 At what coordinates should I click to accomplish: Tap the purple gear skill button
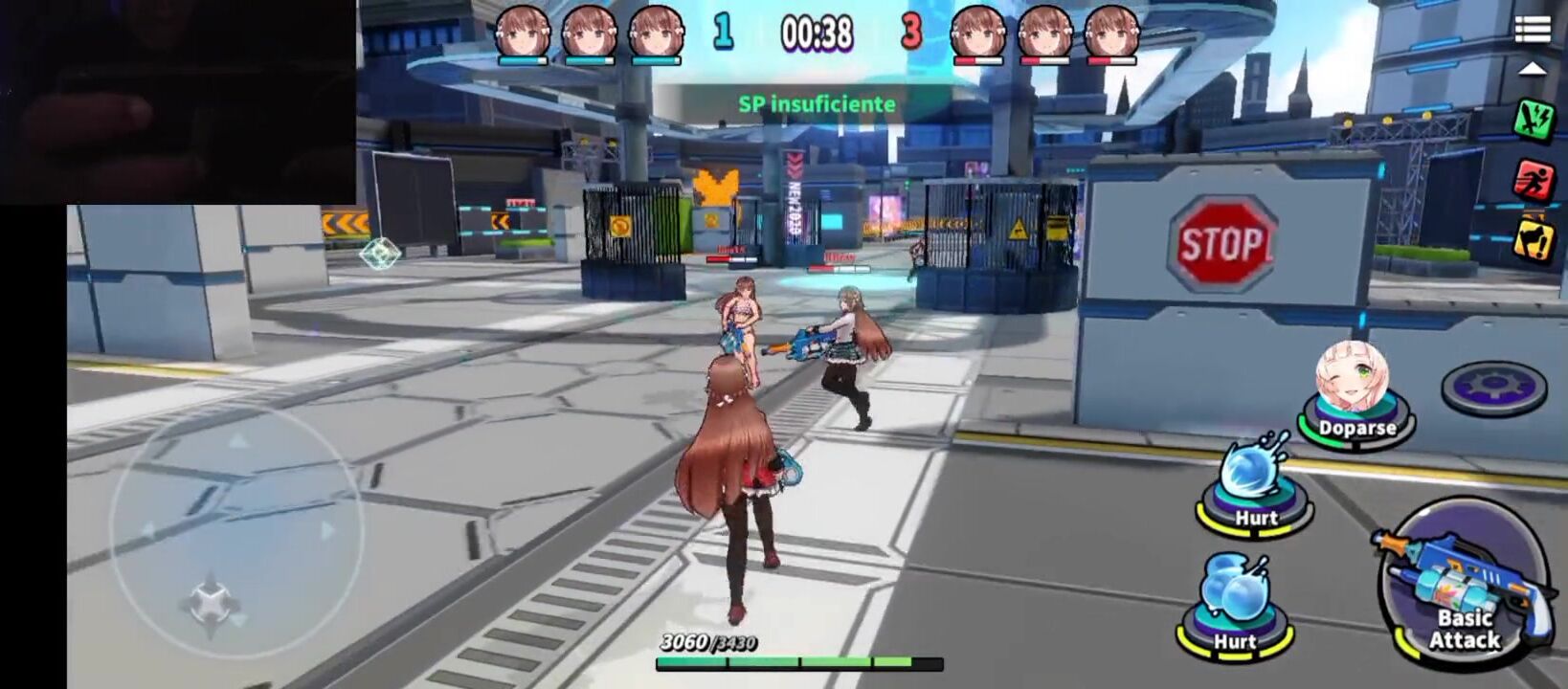pyautogui.click(x=1493, y=387)
